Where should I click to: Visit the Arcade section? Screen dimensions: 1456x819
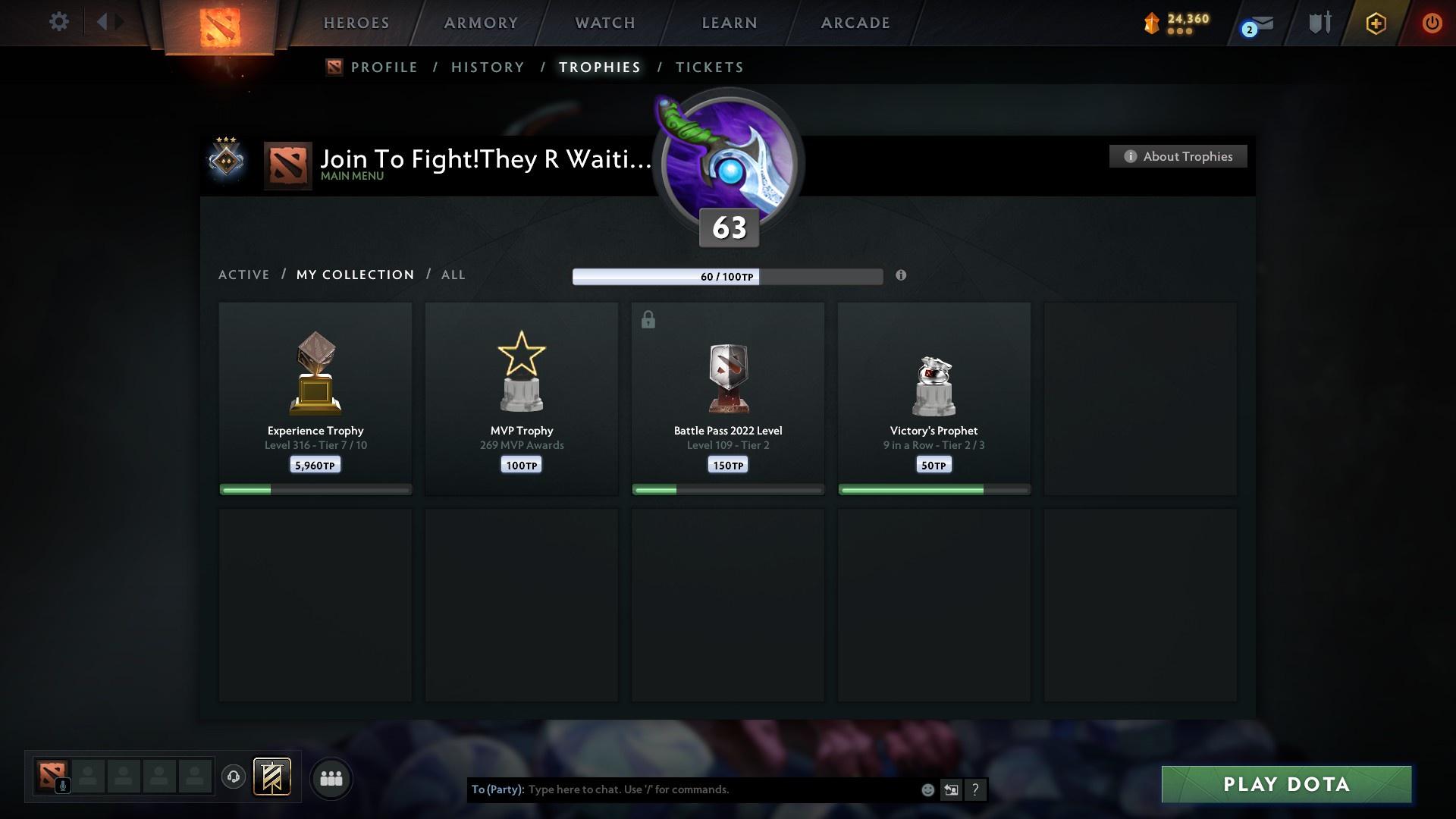coord(855,23)
